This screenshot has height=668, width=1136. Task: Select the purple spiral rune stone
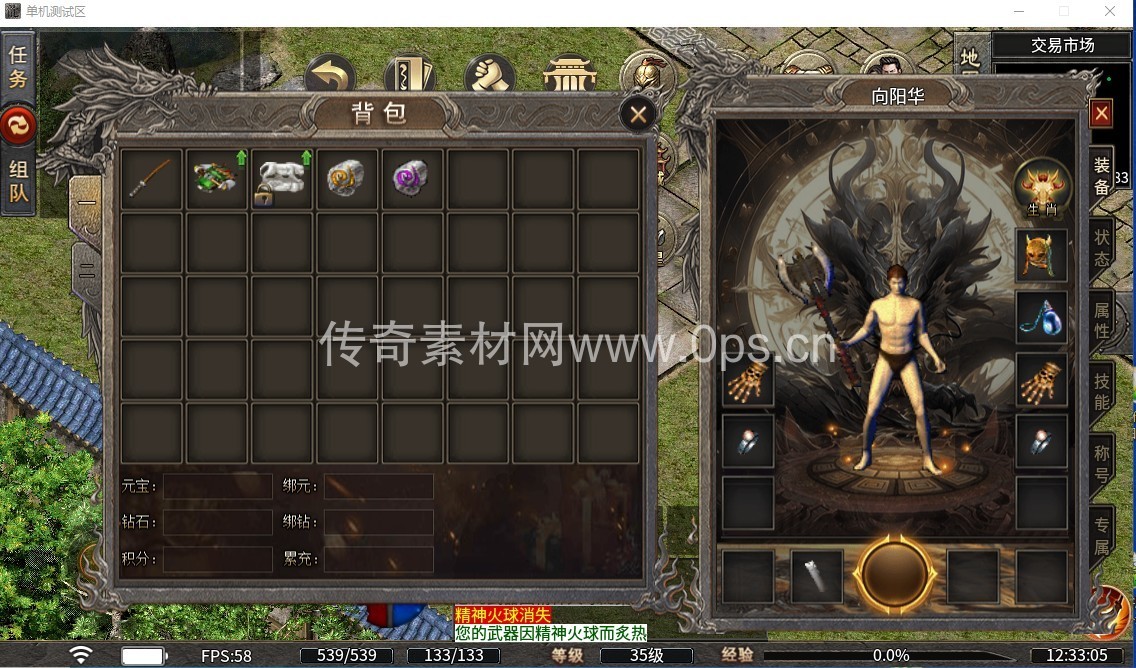411,179
